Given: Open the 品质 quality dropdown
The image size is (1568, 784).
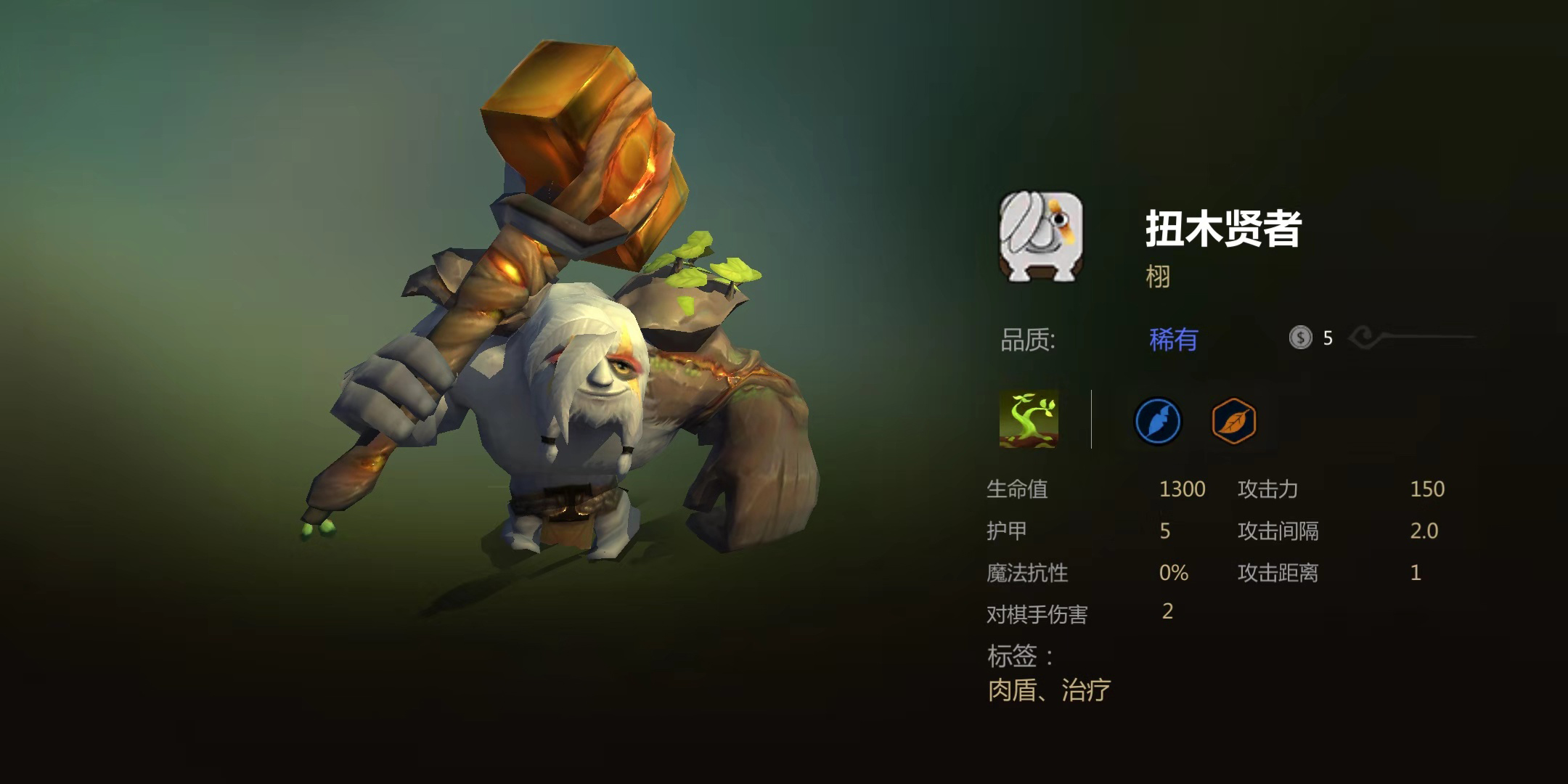Looking at the screenshot, I should (1027, 339).
